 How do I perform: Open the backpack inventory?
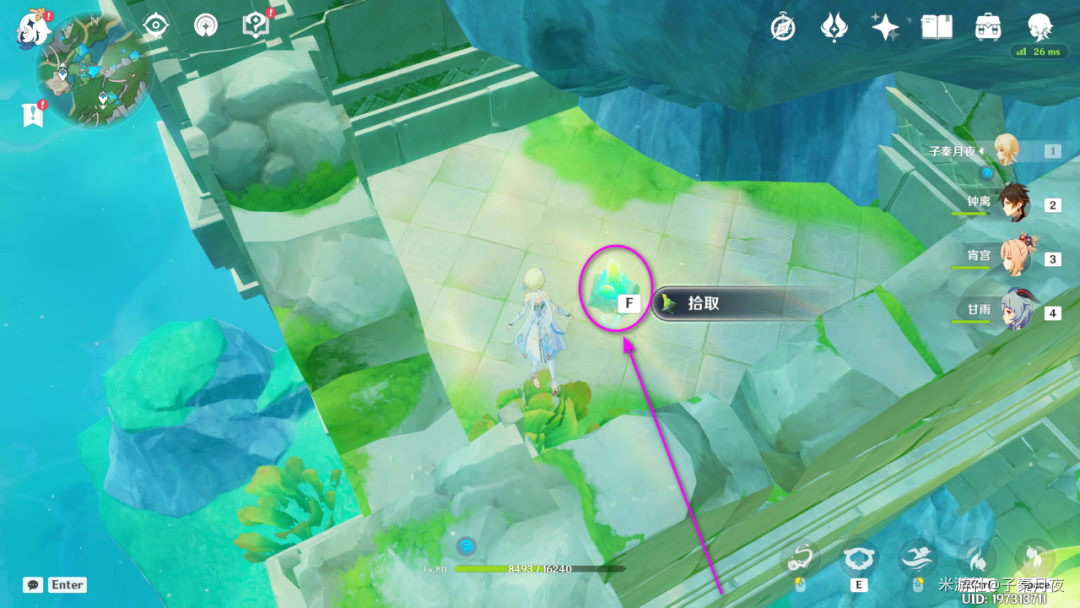tap(988, 27)
